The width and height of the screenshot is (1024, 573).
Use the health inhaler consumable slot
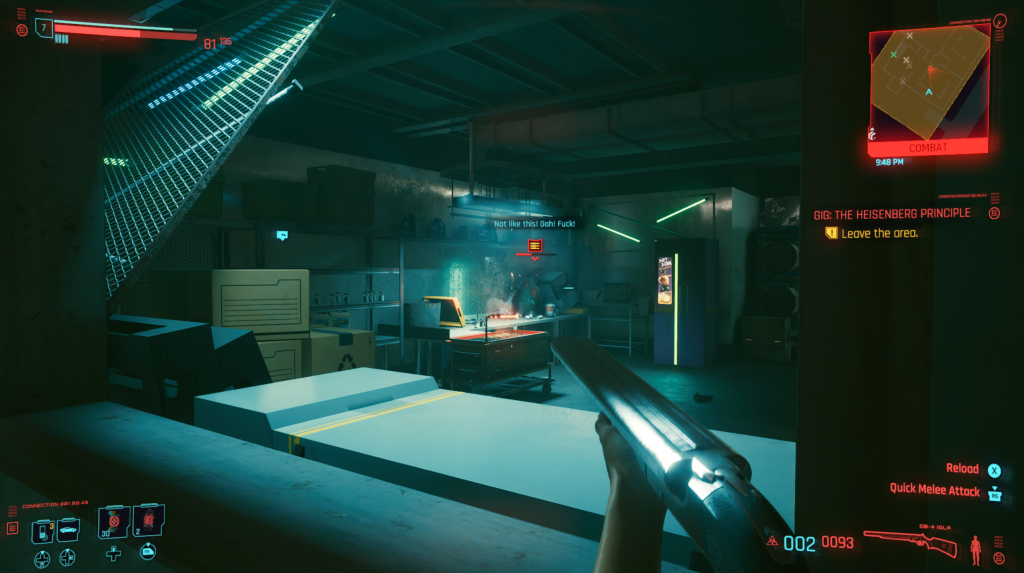[x=113, y=522]
